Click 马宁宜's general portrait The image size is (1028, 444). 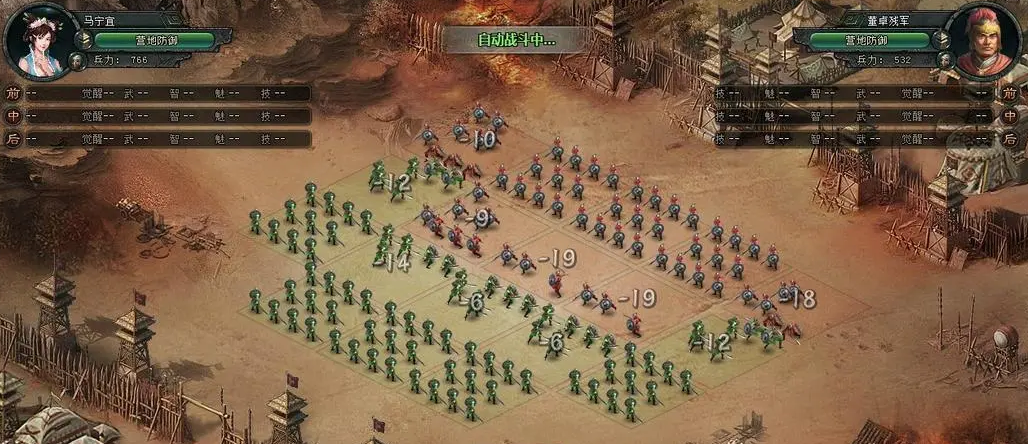(42, 42)
